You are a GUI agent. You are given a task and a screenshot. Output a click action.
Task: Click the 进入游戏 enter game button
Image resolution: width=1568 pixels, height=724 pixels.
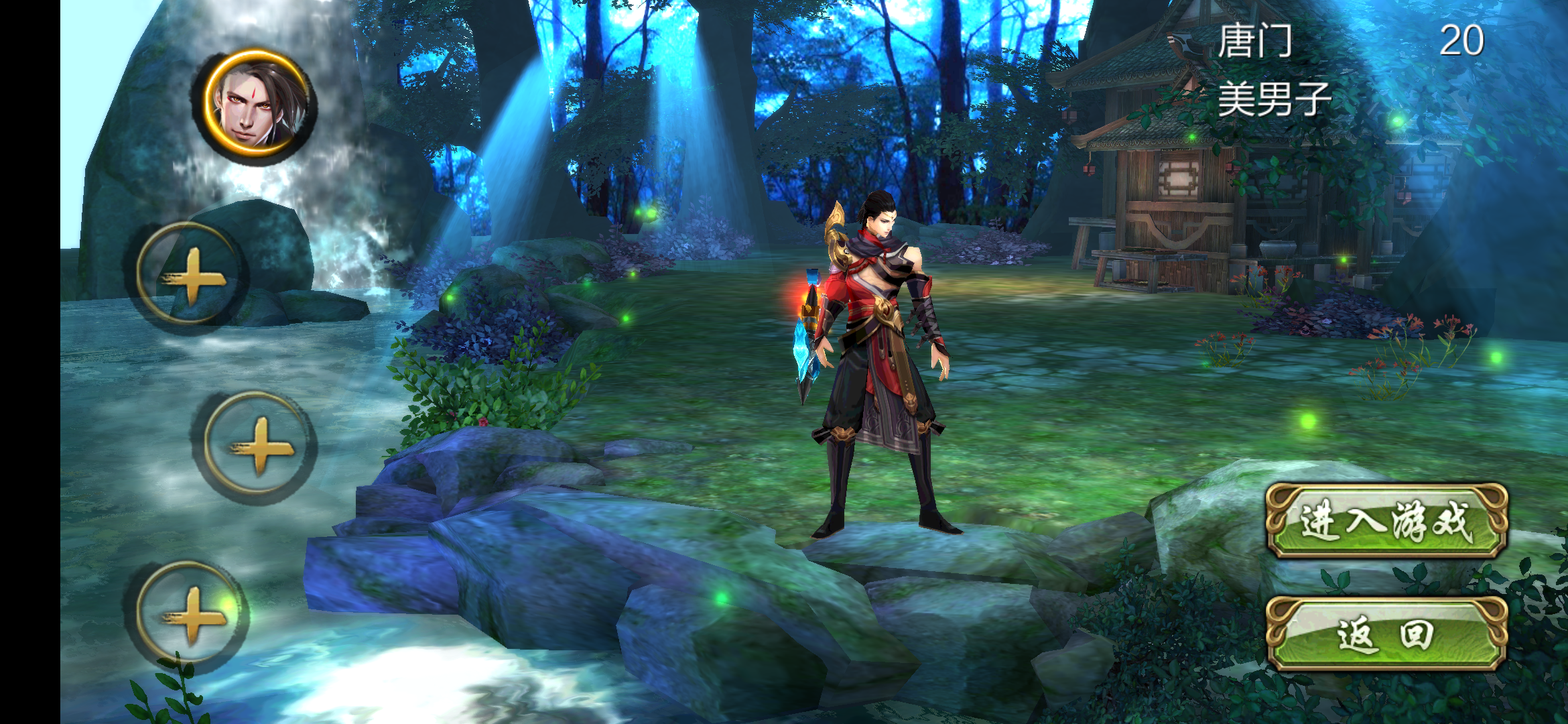point(1386,521)
